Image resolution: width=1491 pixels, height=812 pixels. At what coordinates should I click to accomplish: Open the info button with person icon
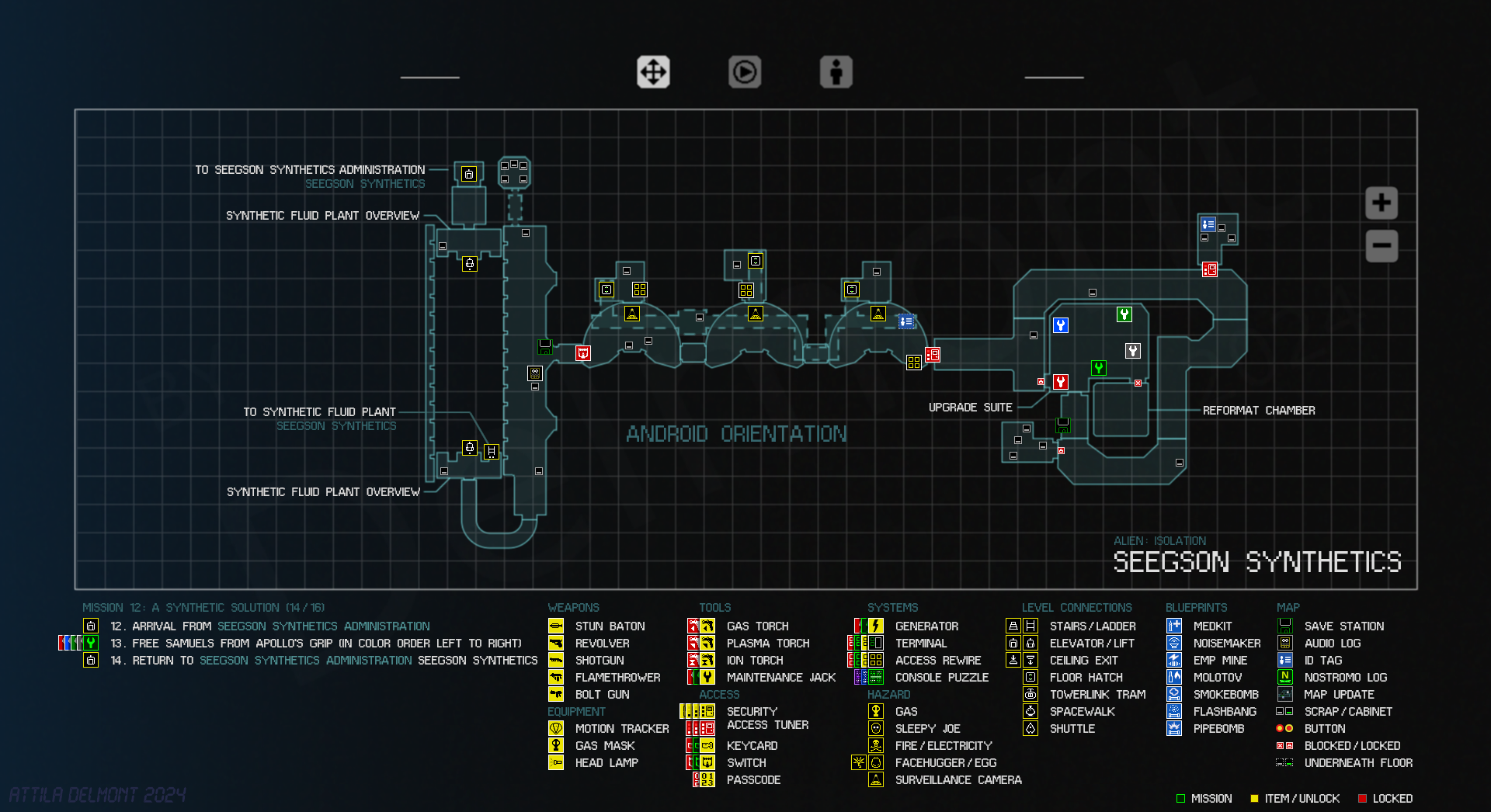pos(836,72)
